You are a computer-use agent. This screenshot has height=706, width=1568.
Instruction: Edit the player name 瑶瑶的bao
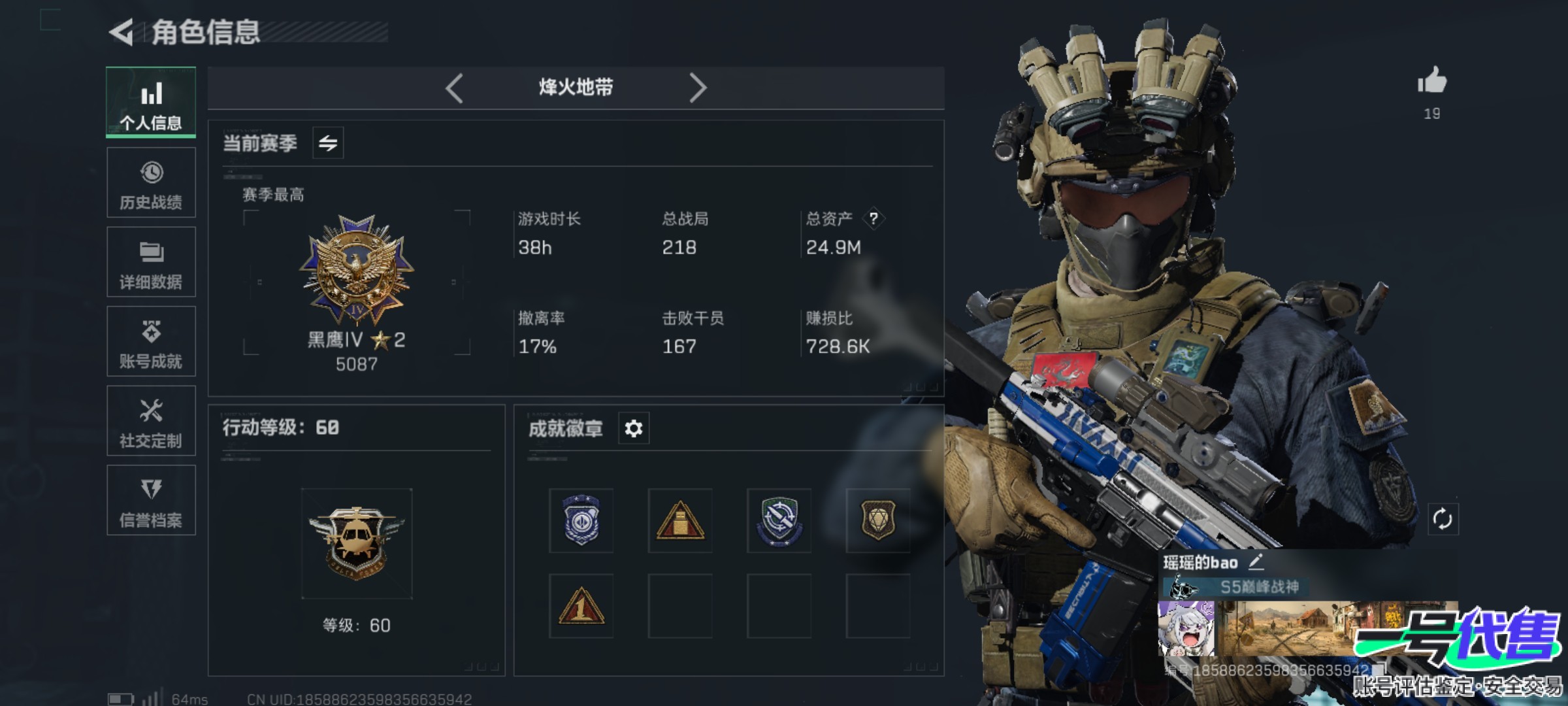(x=1256, y=562)
